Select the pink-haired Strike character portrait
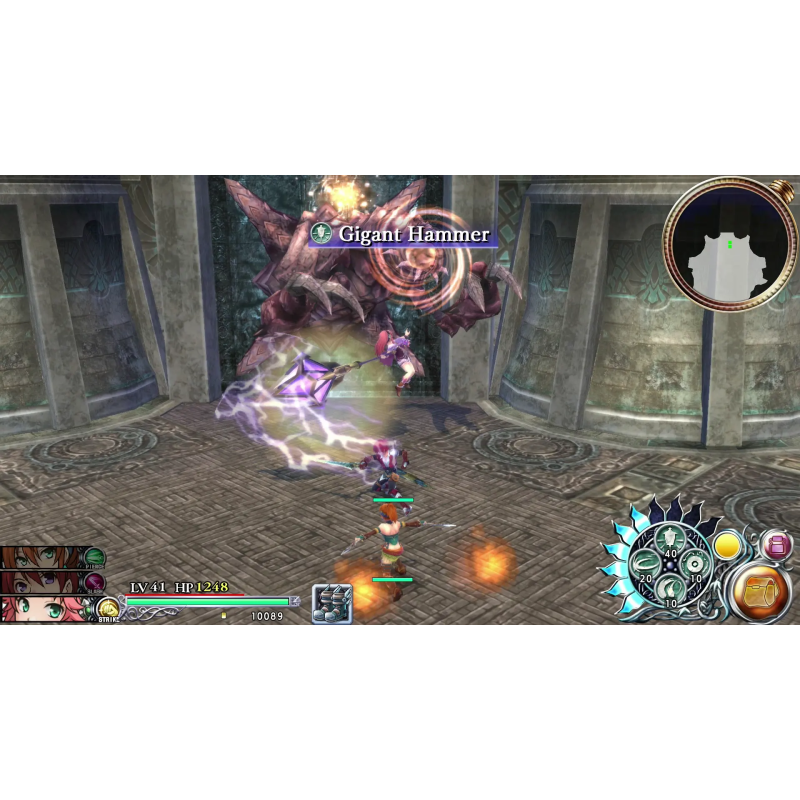This screenshot has width=800, height=800. click(x=40, y=608)
